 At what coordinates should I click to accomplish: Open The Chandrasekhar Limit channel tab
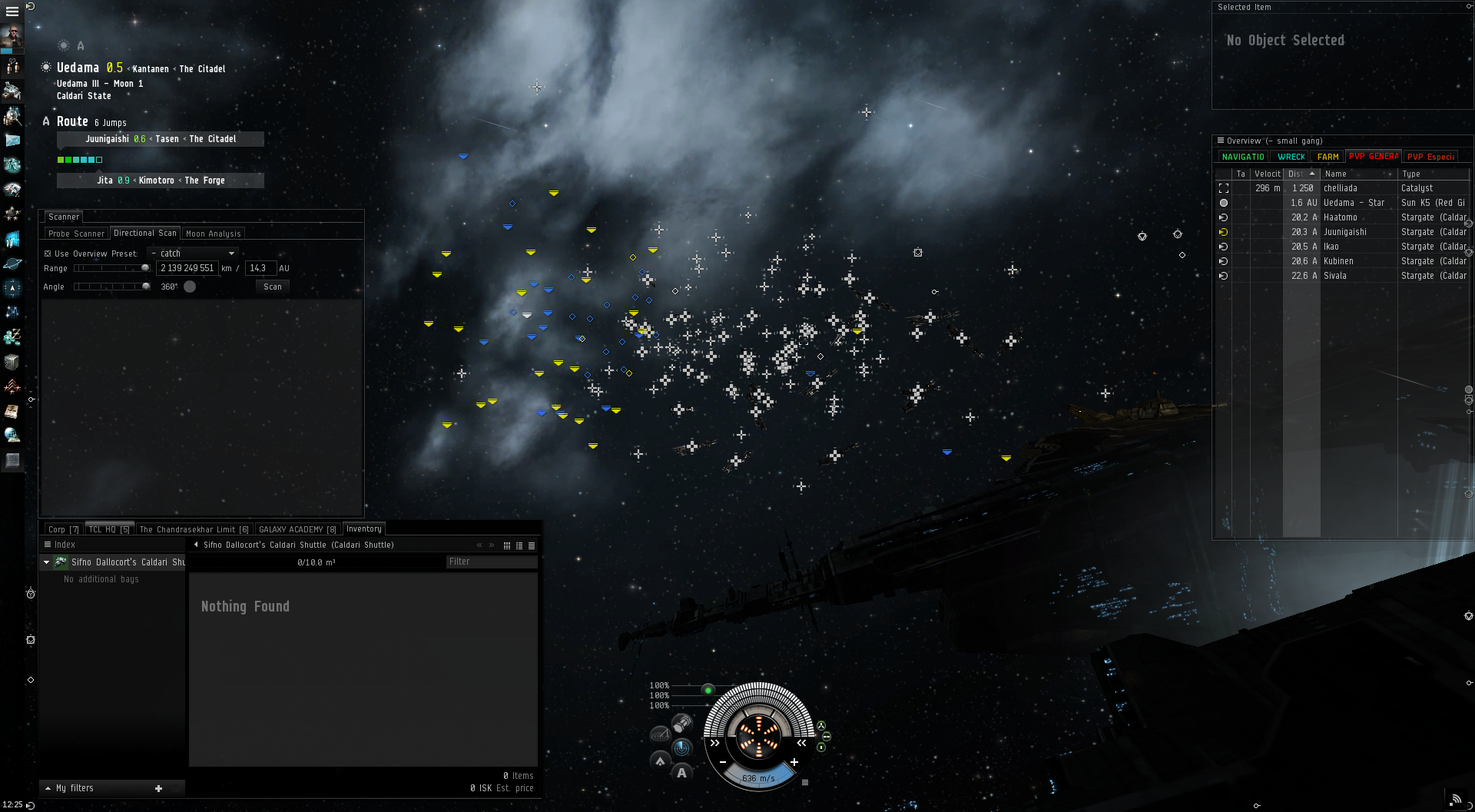click(x=194, y=529)
